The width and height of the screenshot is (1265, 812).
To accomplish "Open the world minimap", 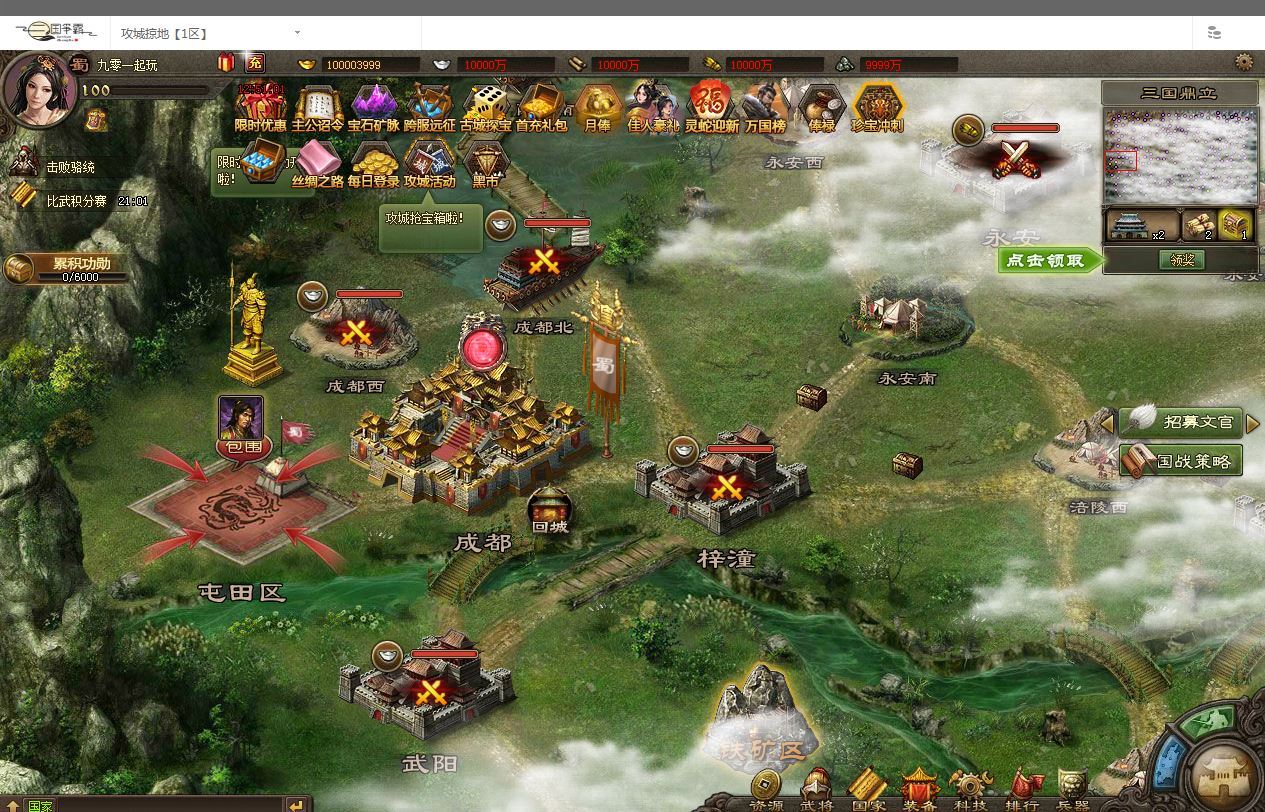I will pos(1180,156).
